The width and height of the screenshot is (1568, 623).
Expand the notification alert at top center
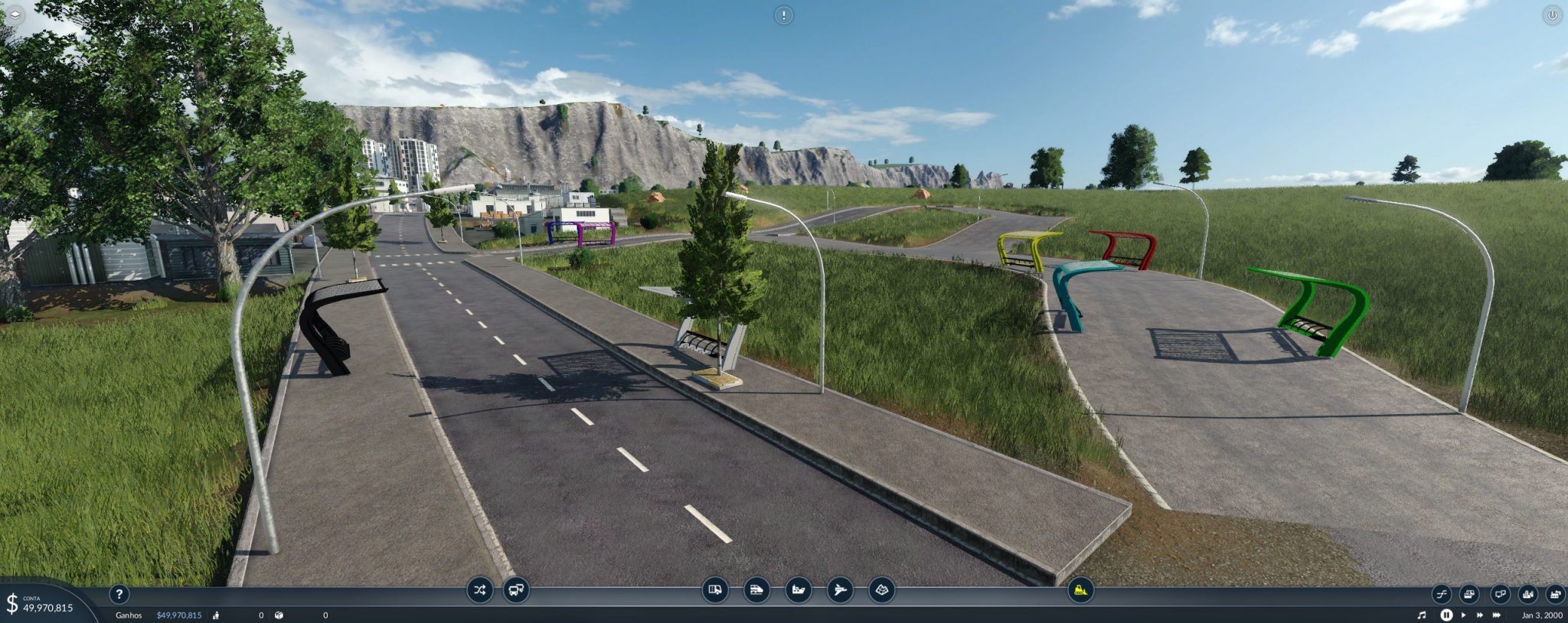[782, 15]
